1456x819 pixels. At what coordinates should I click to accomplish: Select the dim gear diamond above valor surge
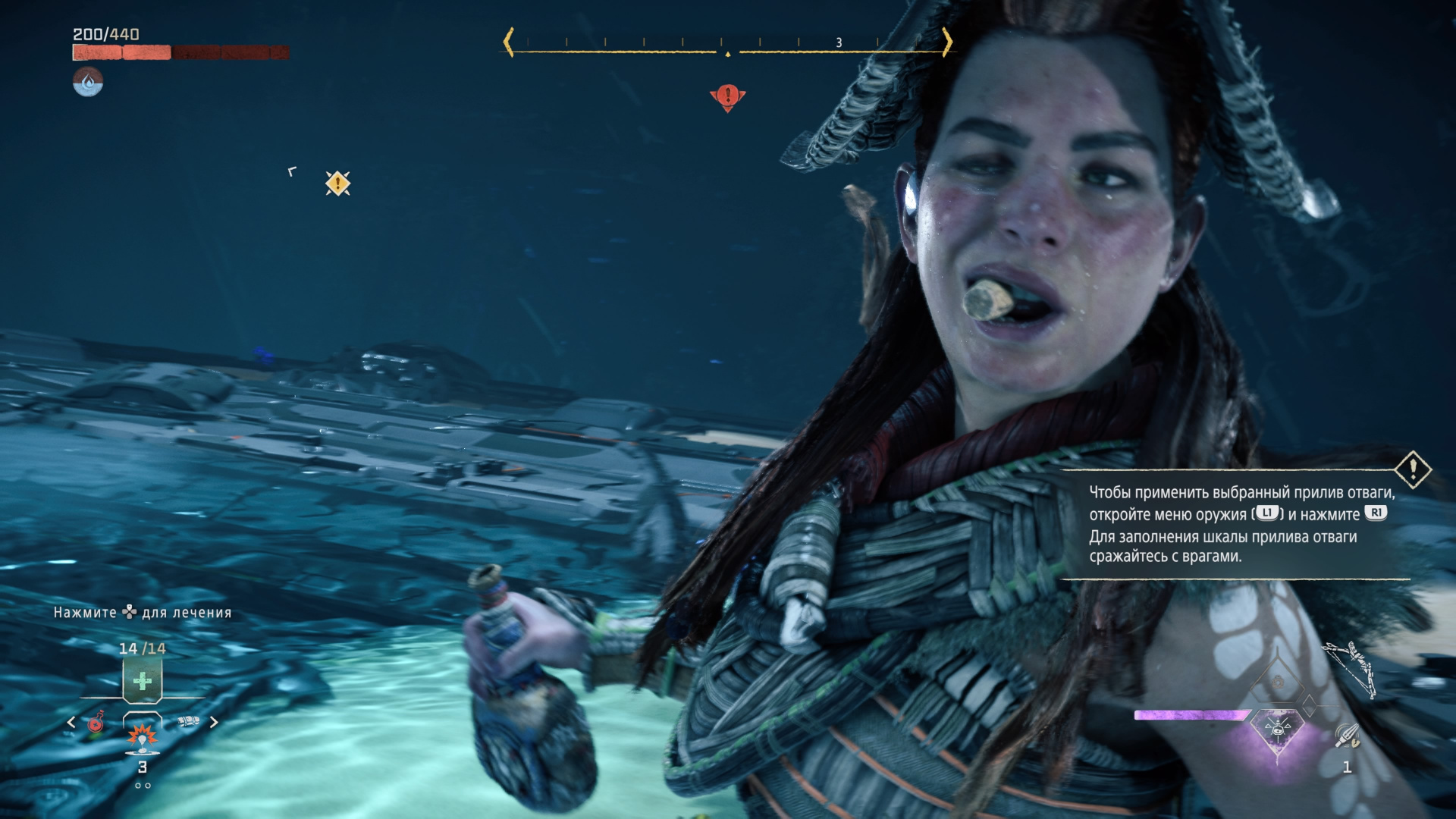pos(1278,682)
